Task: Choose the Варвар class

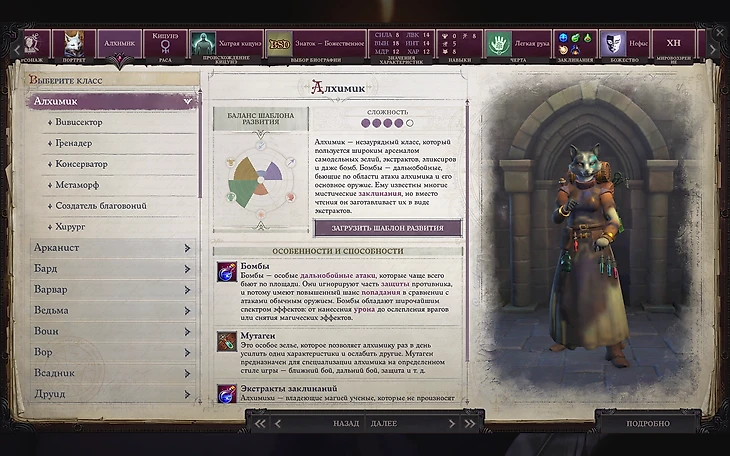Action: pos(110,289)
